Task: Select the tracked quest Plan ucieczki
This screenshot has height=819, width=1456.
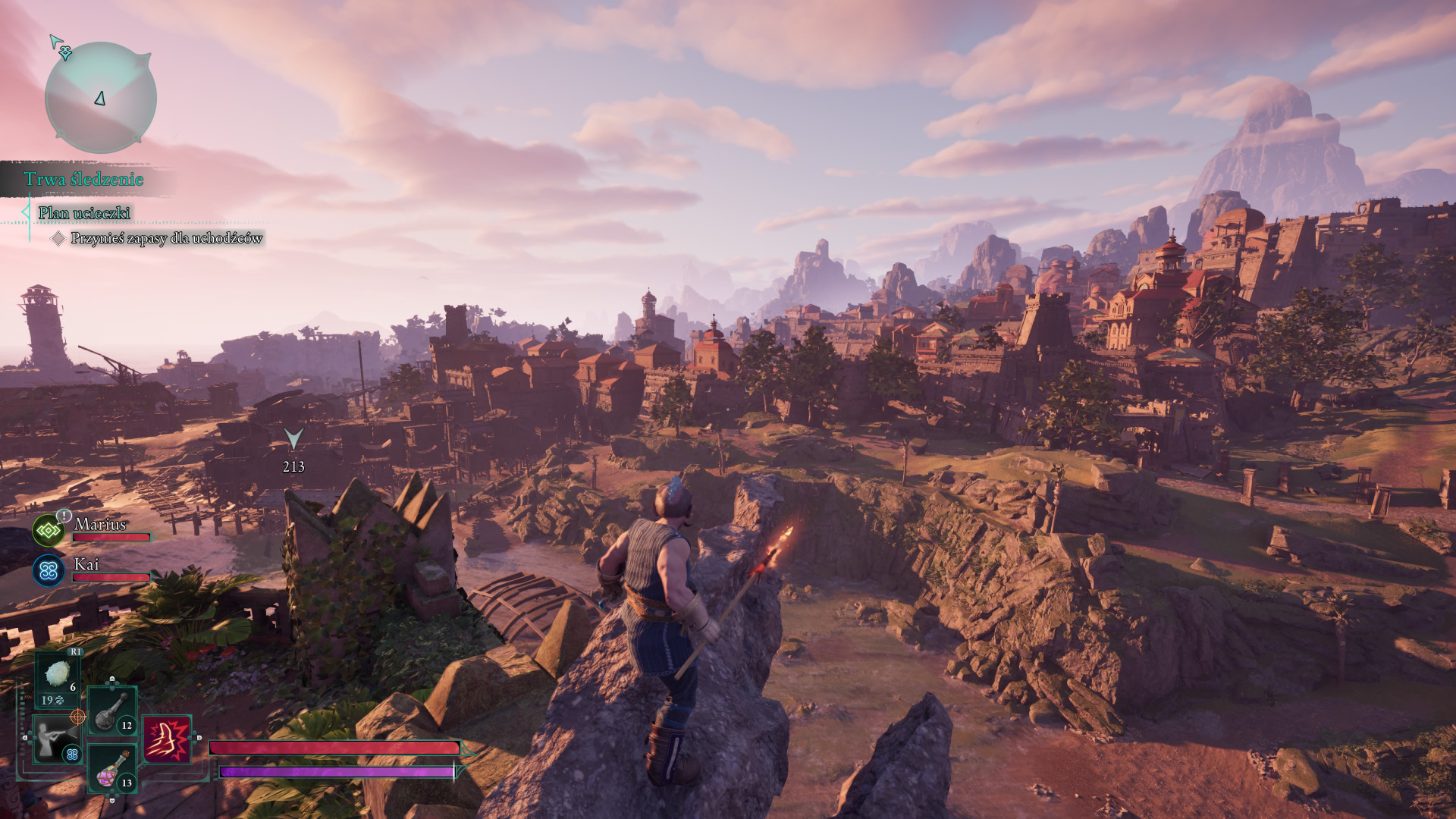Action: 84,213
